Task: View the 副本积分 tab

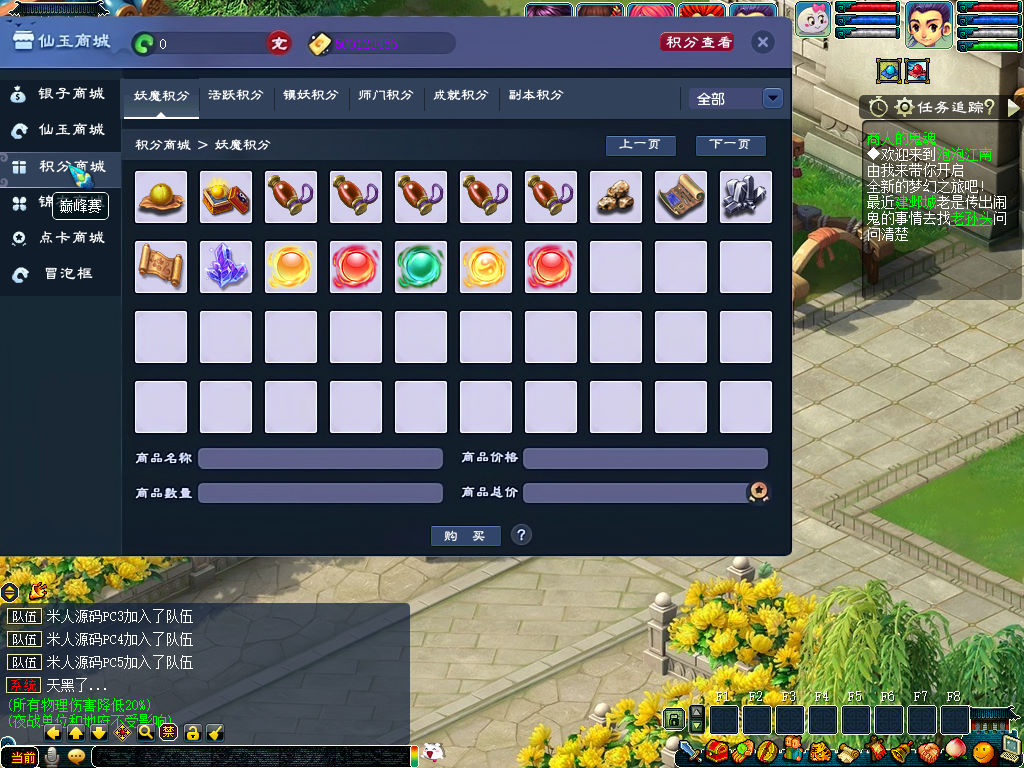Action: pyautogui.click(x=535, y=96)
